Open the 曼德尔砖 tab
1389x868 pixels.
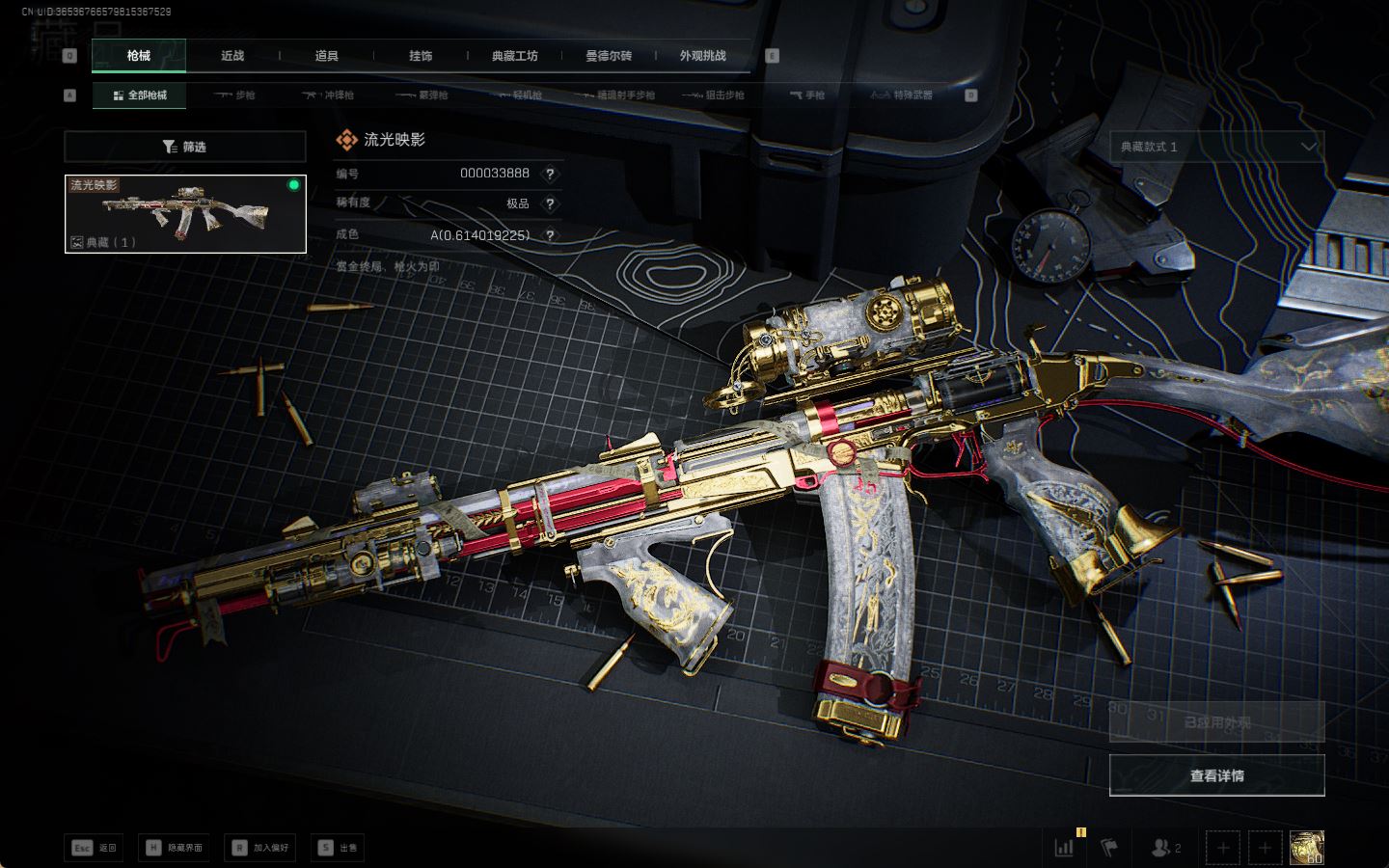tap(609, 56)
